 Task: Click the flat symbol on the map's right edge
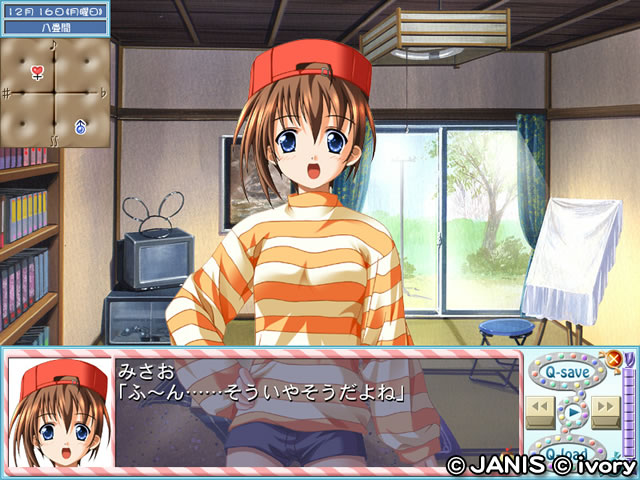104,93
